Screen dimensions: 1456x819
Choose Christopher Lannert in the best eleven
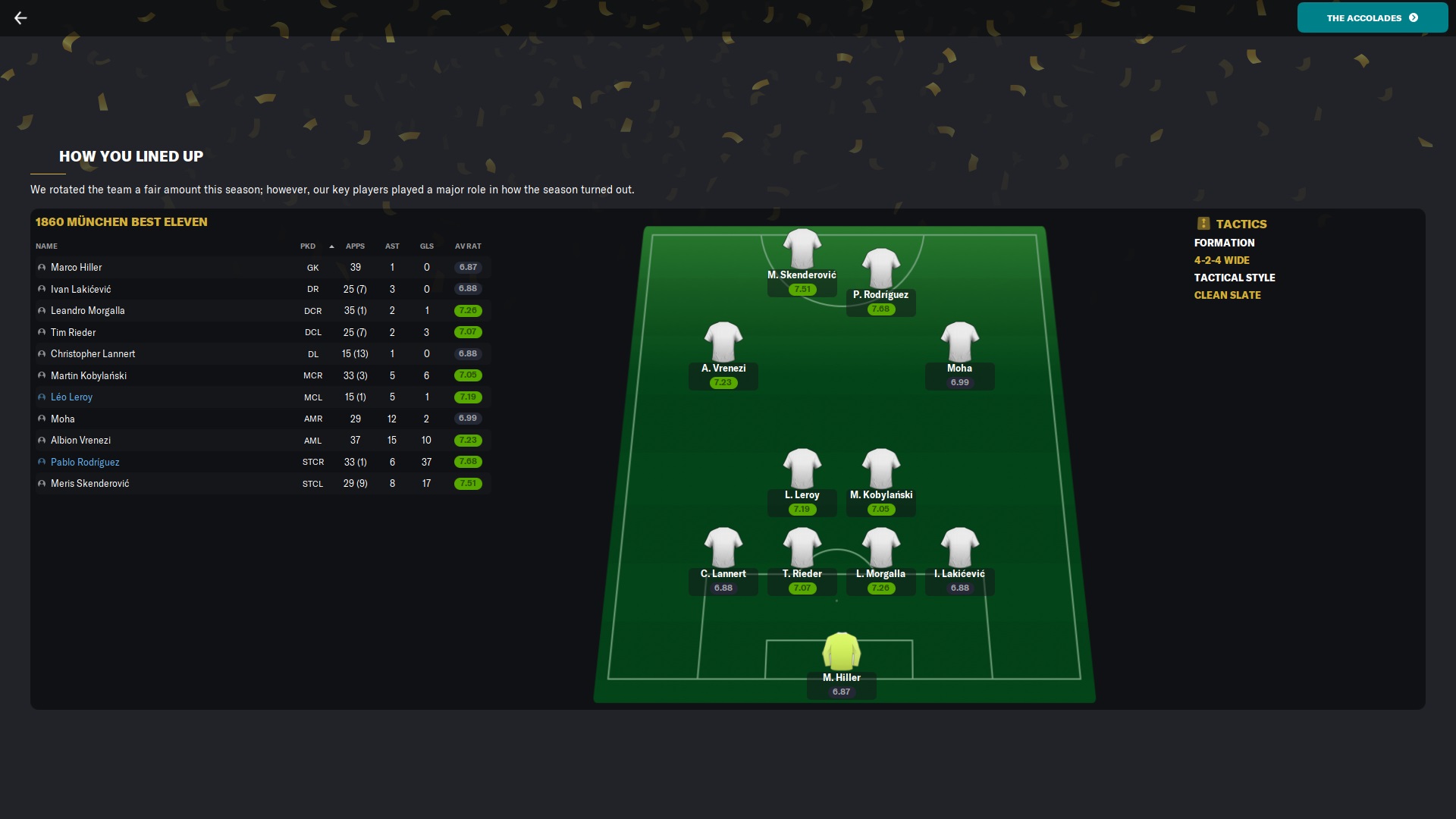click(x=93, y=354)
